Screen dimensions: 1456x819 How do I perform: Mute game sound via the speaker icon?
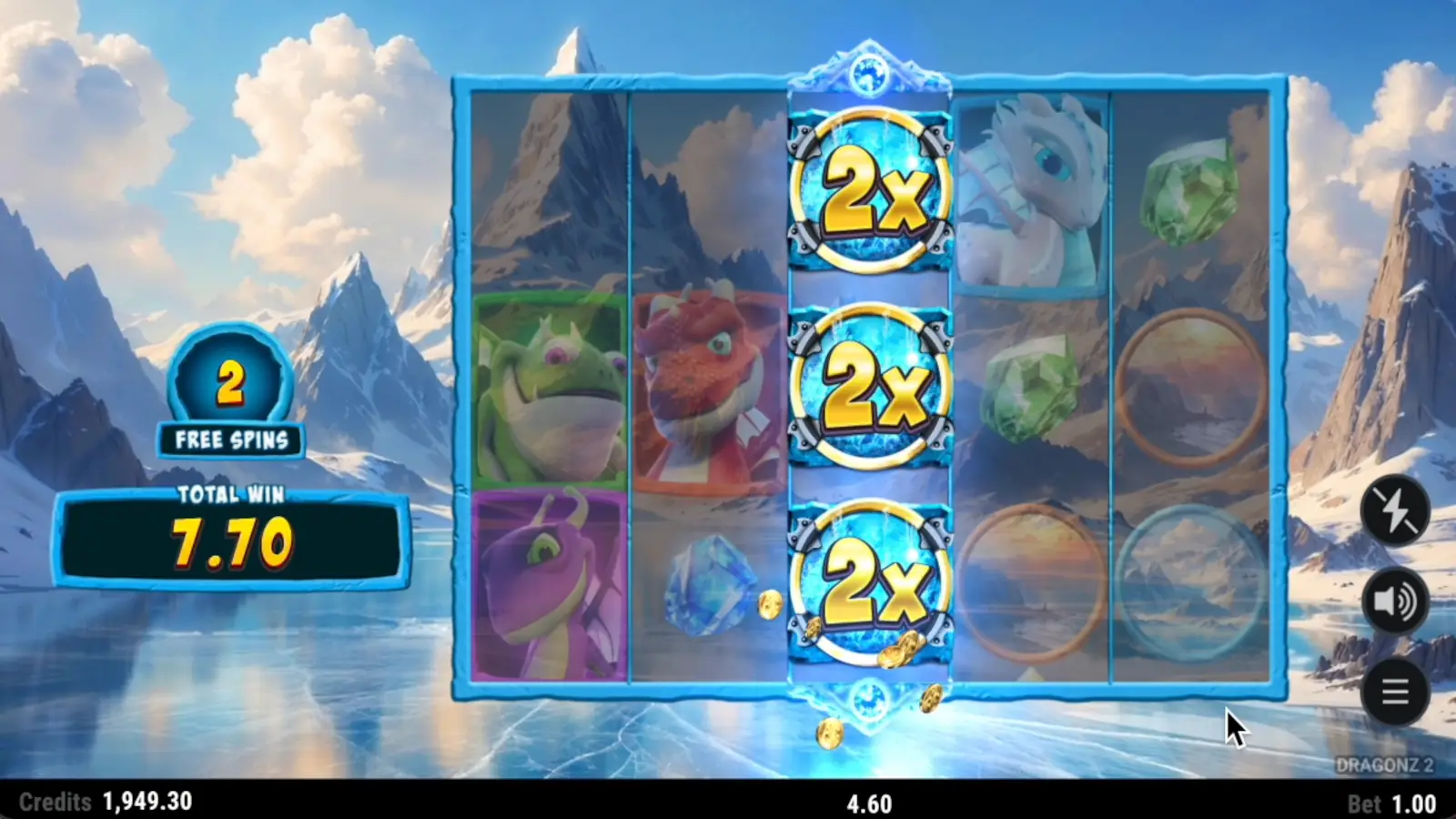pos(1395,601)
